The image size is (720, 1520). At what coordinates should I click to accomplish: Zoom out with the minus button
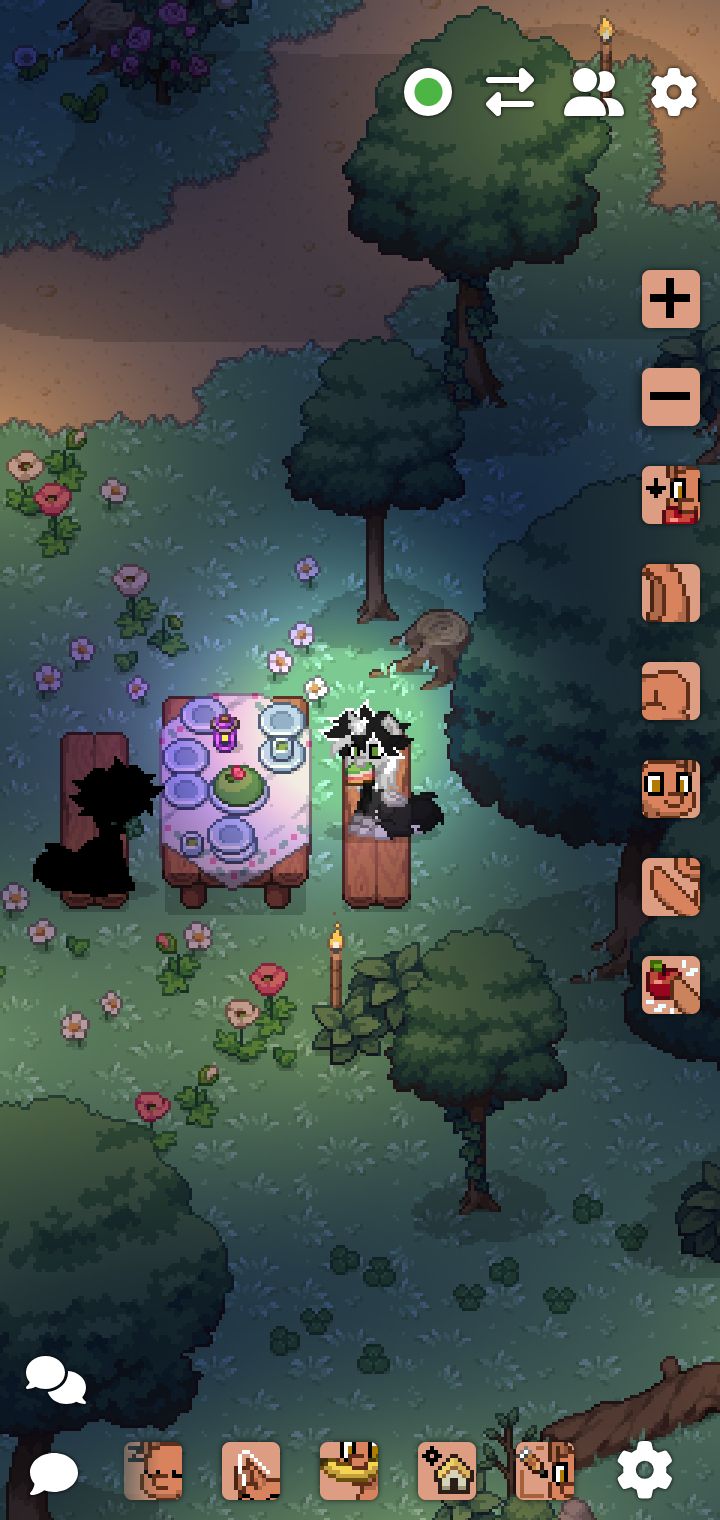670,397
